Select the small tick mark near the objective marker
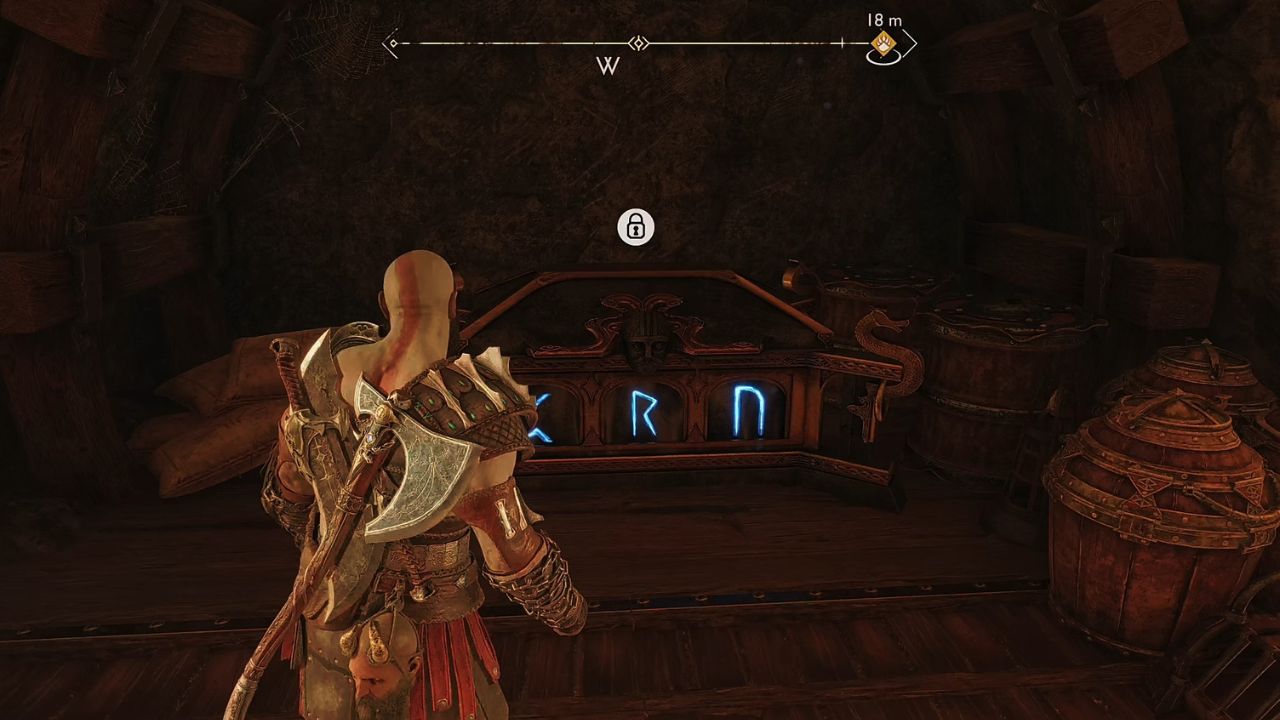Image resolution: width=1280 pixels, height=720 pixels. [843, 44]
